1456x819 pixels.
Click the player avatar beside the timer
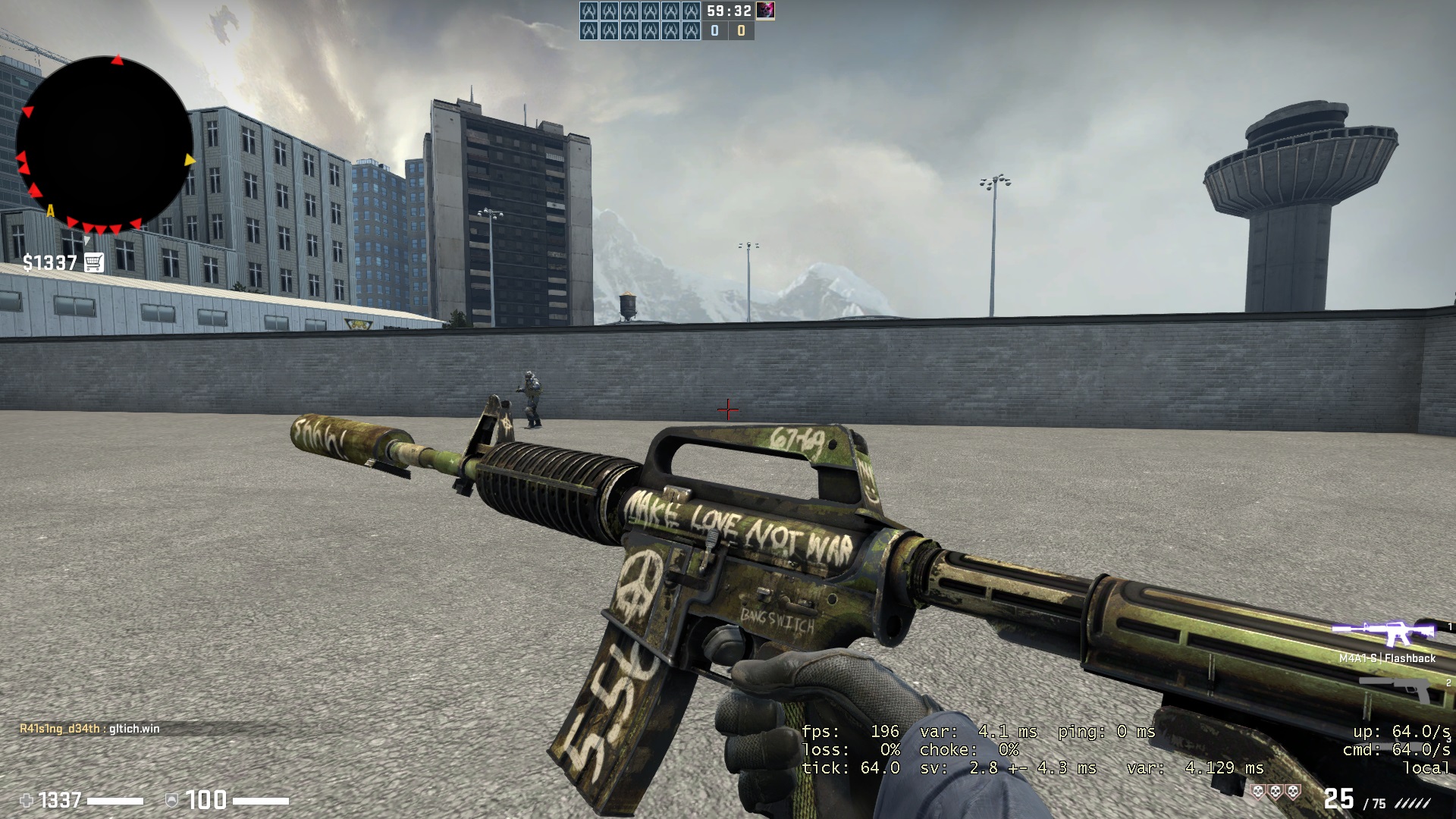(x=765, y=11)
